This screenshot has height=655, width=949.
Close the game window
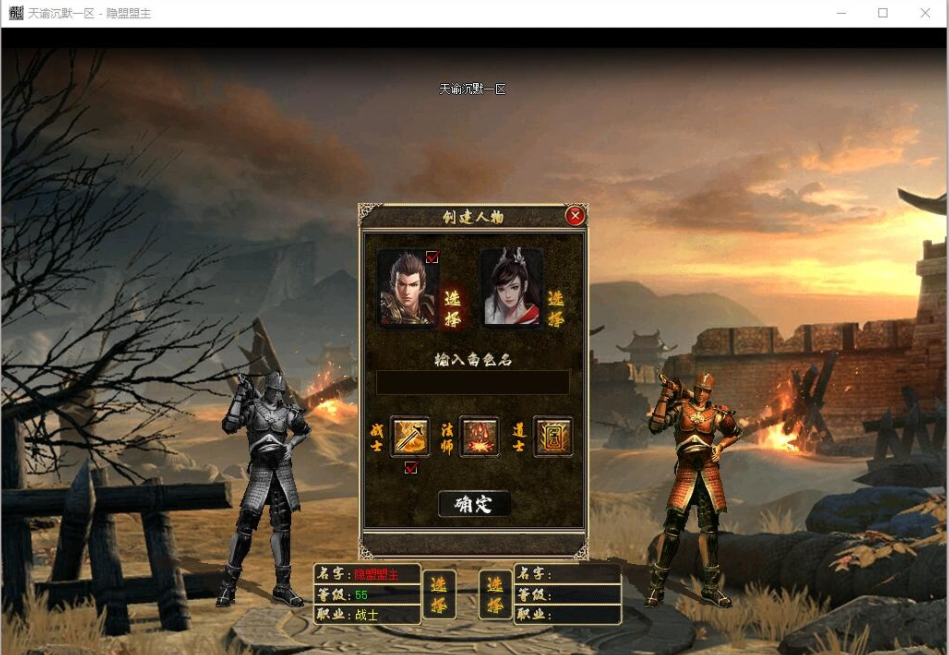tap(925, 13)
